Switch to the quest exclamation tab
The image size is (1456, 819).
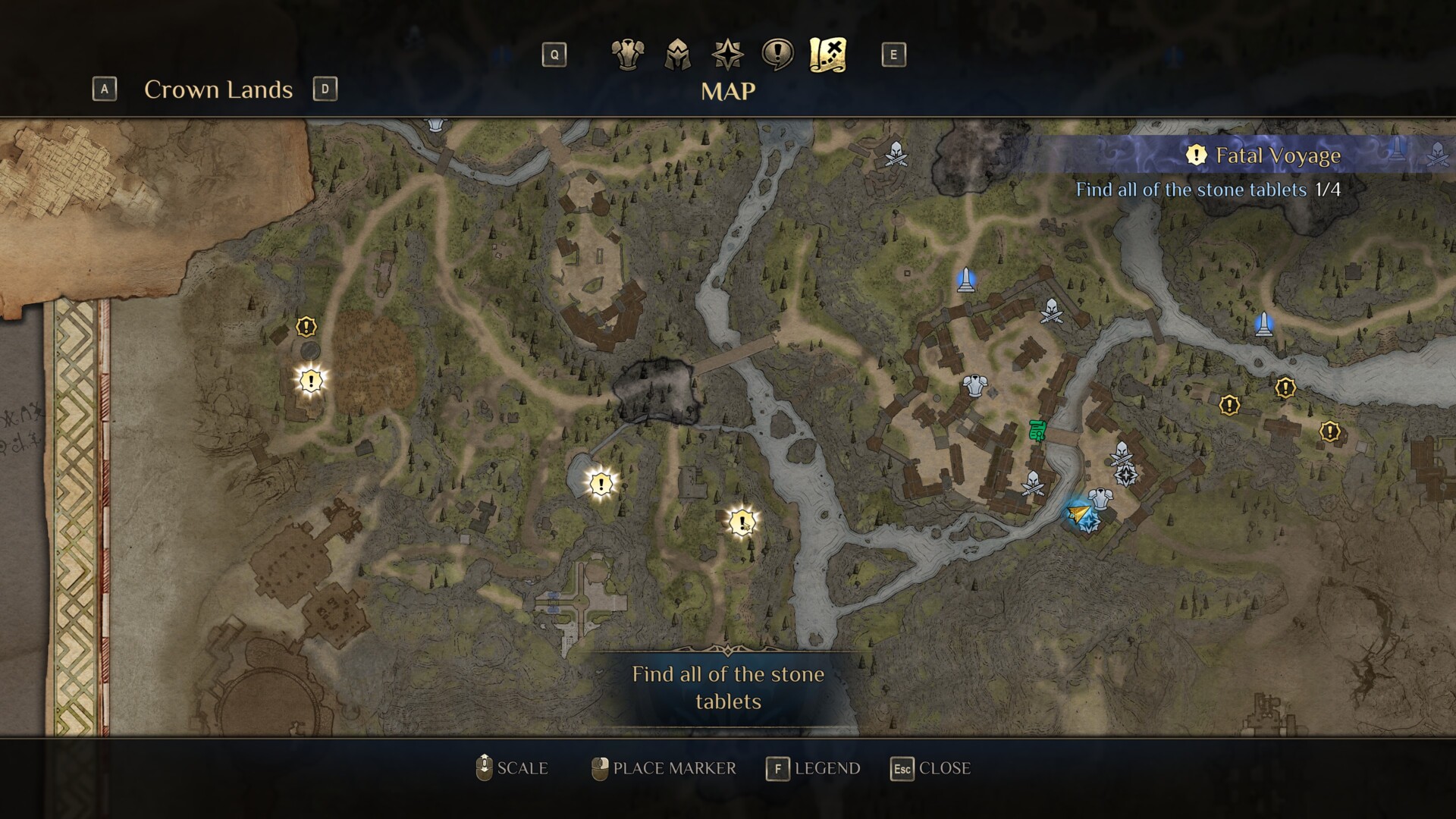[777, 55]
